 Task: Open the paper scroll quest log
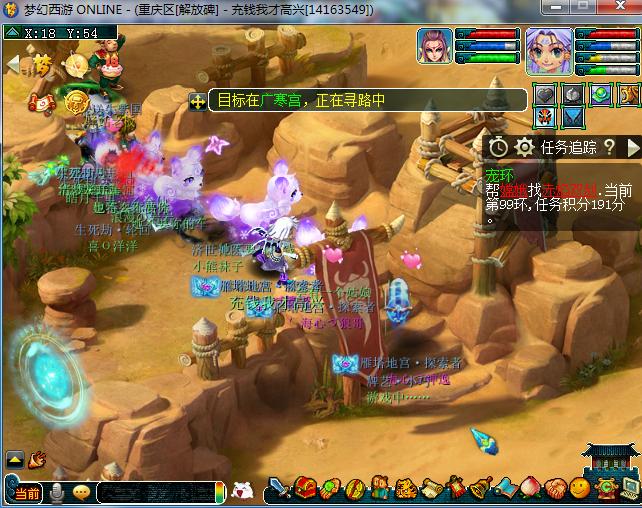[431, 489]
